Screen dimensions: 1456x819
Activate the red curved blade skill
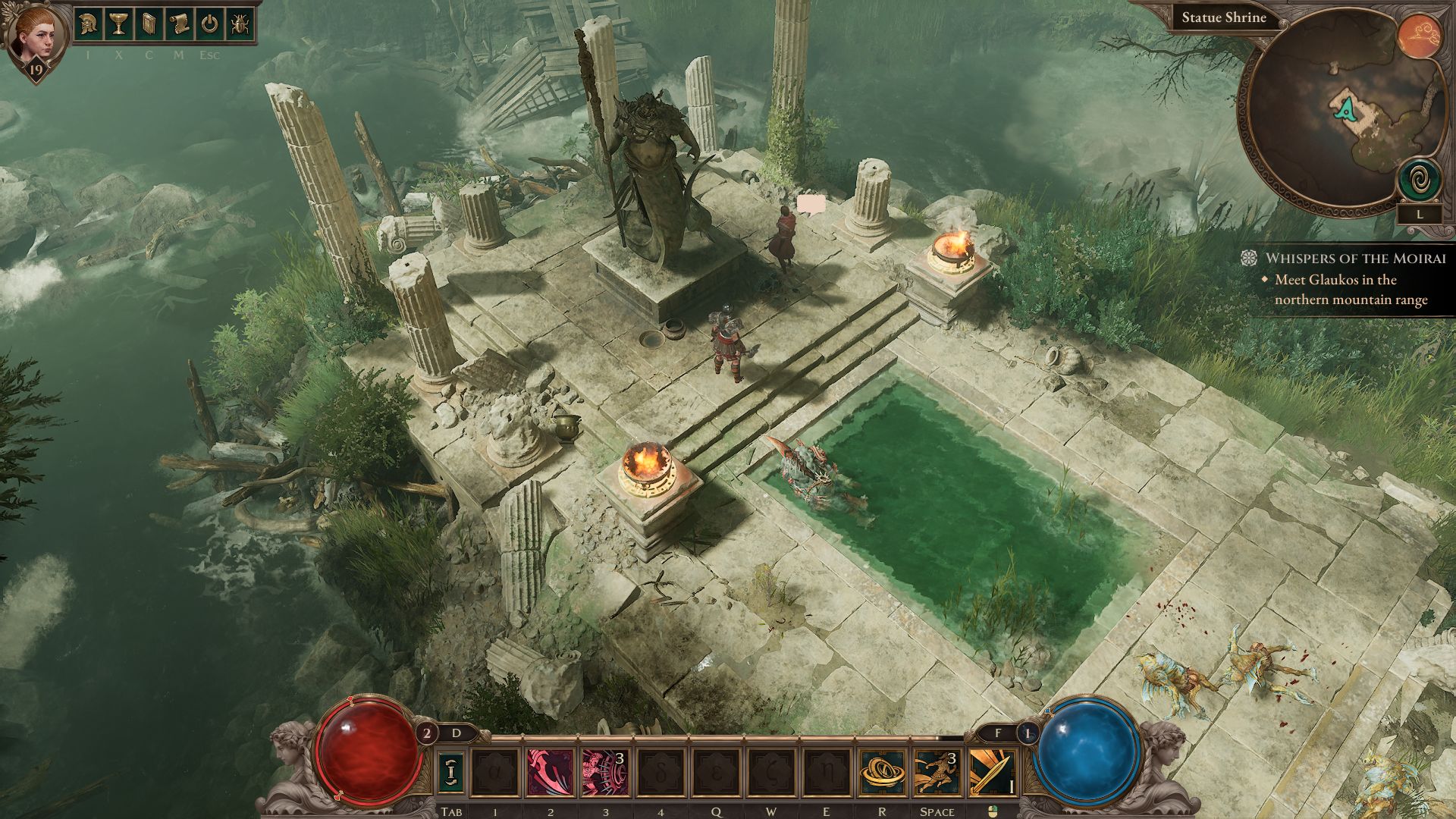[551, 772]
